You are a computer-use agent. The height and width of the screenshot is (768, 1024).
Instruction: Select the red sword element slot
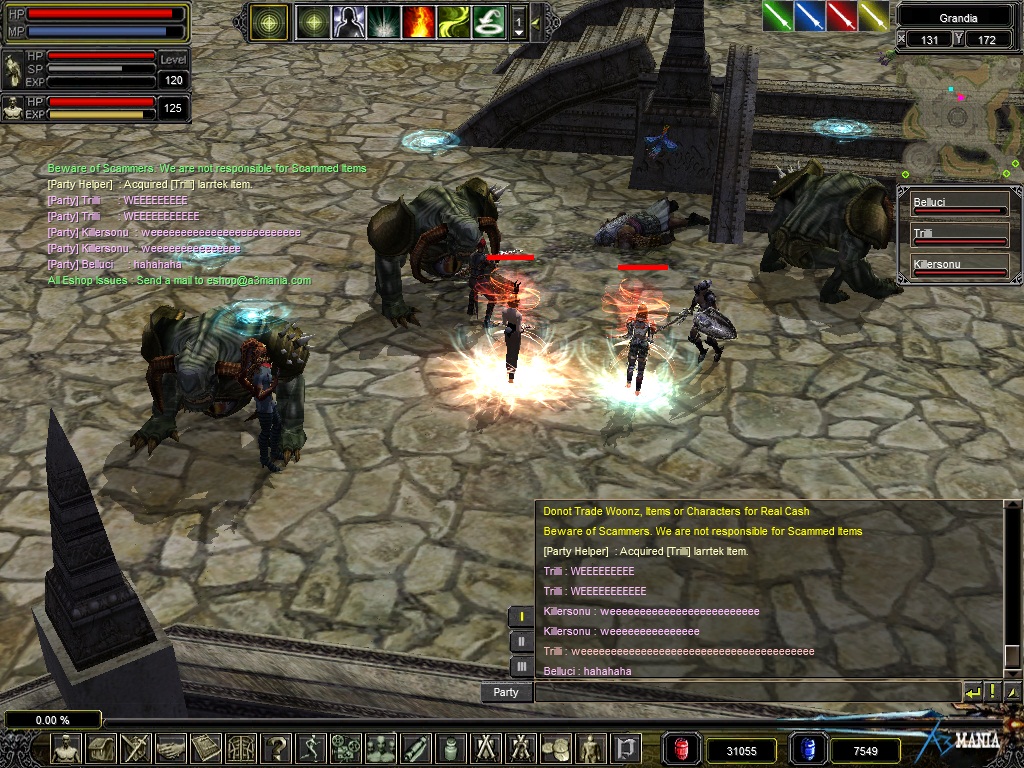click(x=841, y=15)
